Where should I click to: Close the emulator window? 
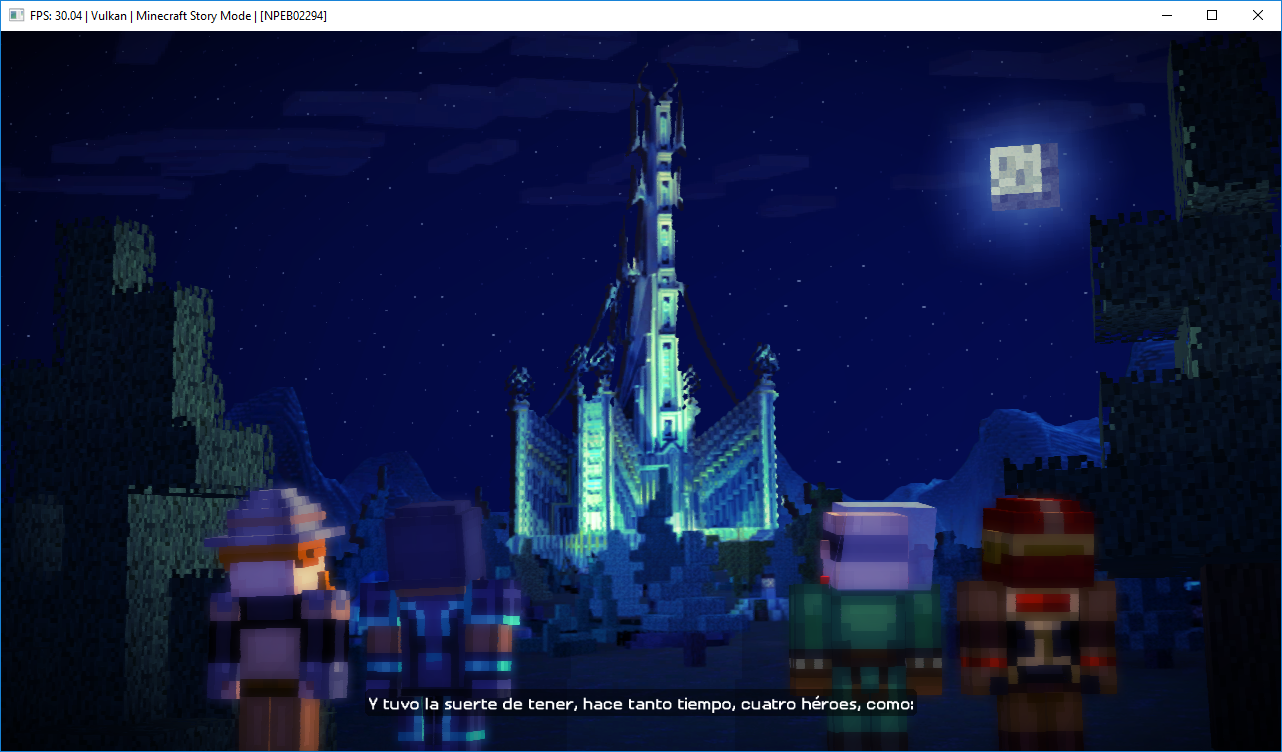point(1257,15)
